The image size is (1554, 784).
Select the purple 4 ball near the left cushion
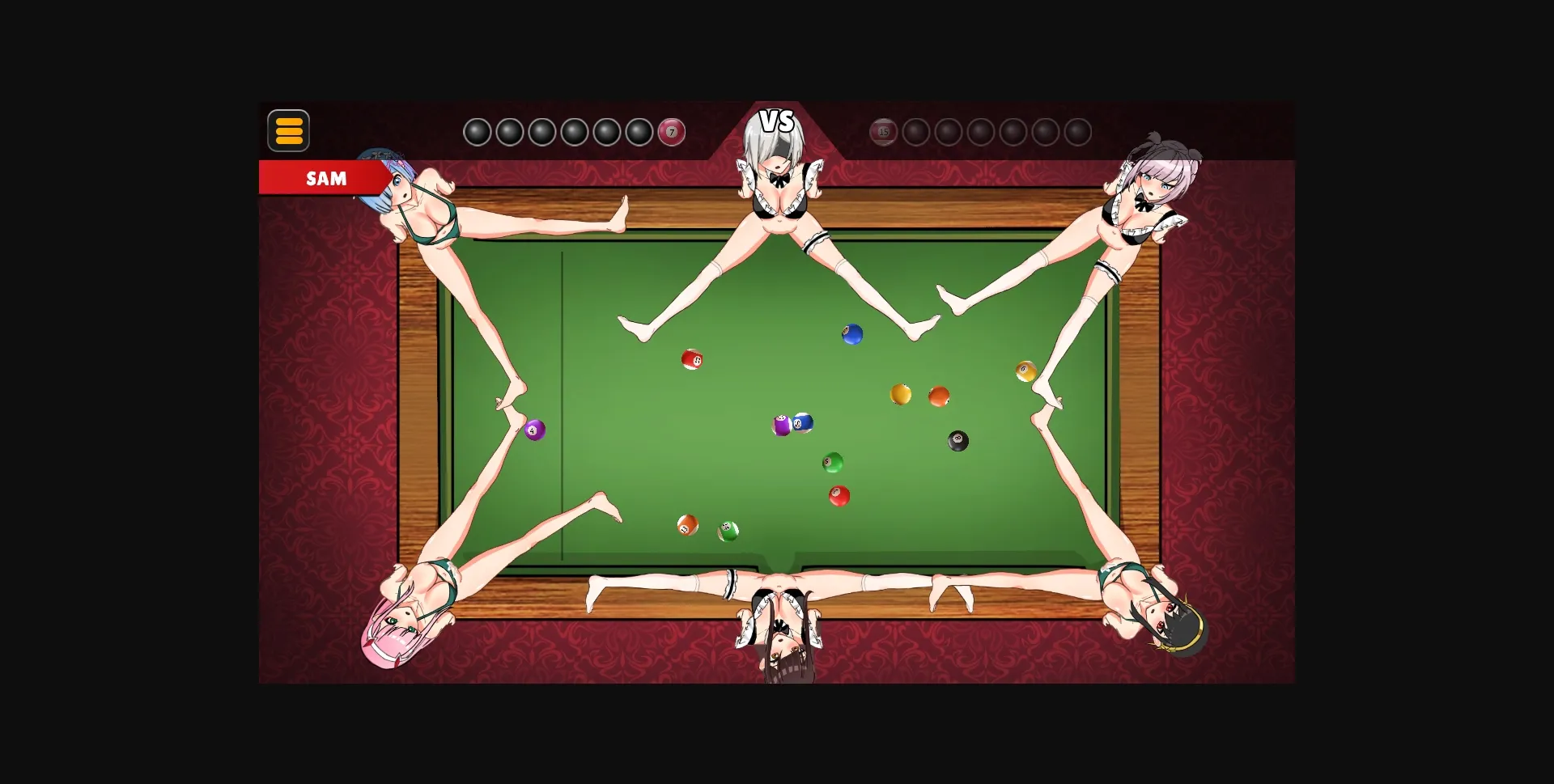click(534, 430)
